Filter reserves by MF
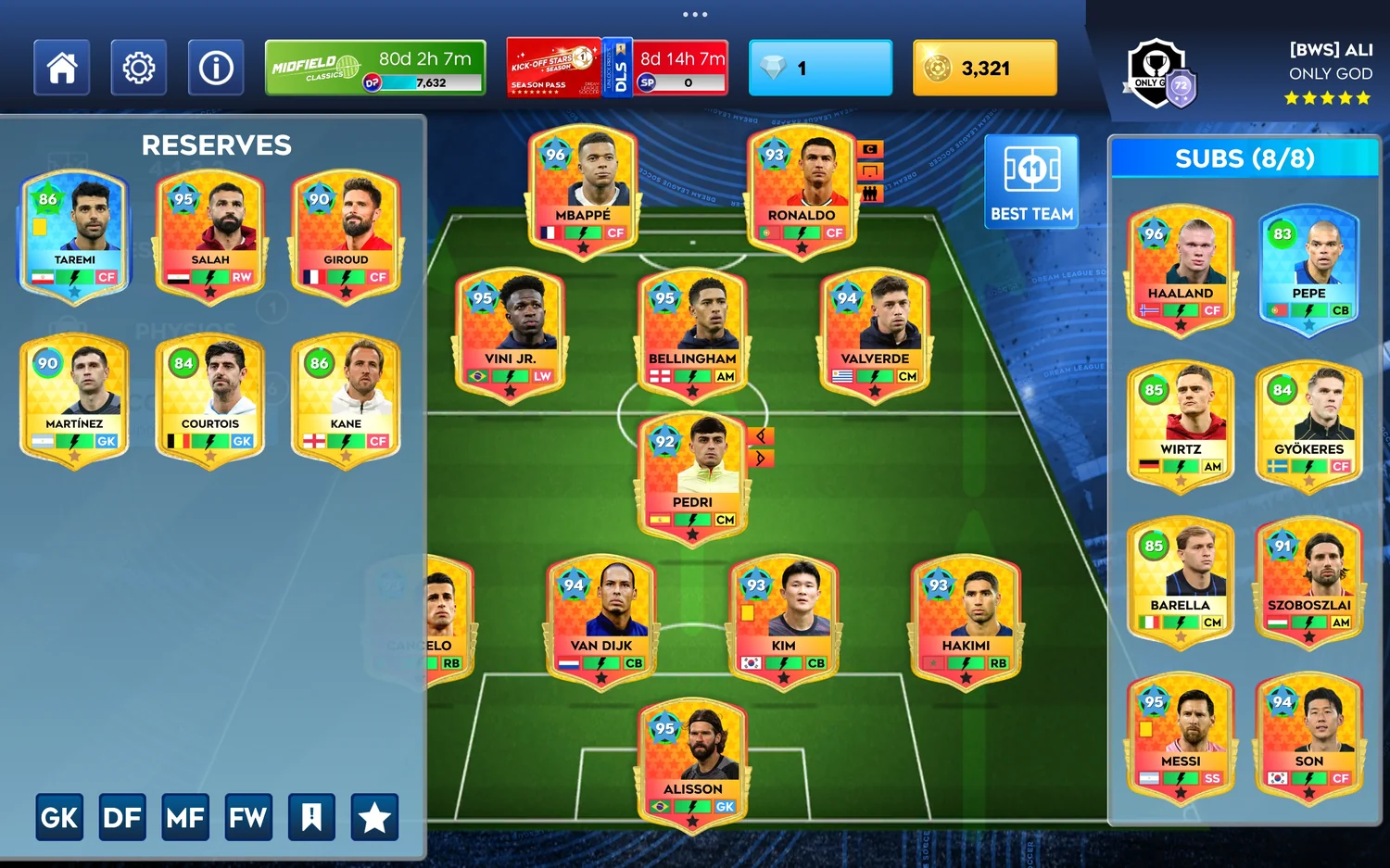This screenshot has height=868, width=1390. click(185, 817)
